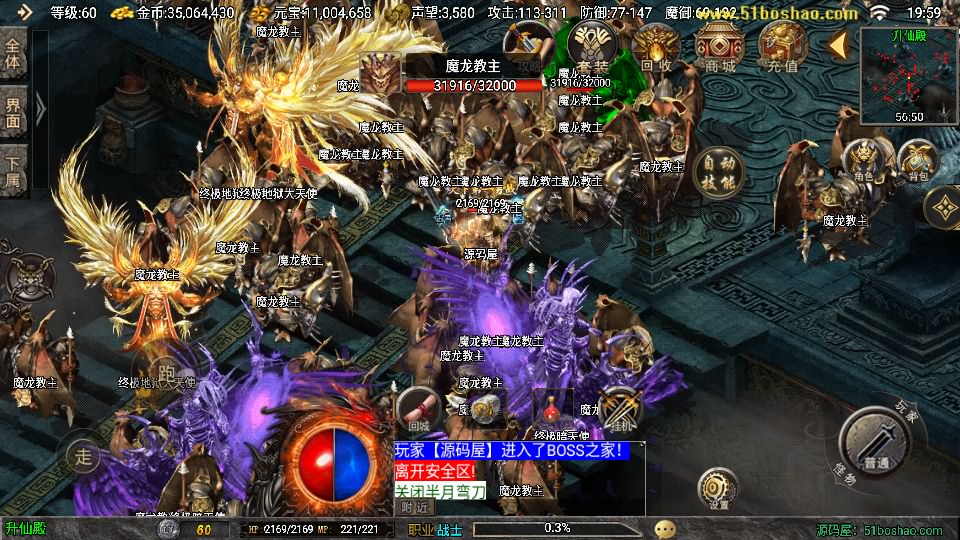
Task: Activate the 普通 normal attack button
Action: click(876, 441)
